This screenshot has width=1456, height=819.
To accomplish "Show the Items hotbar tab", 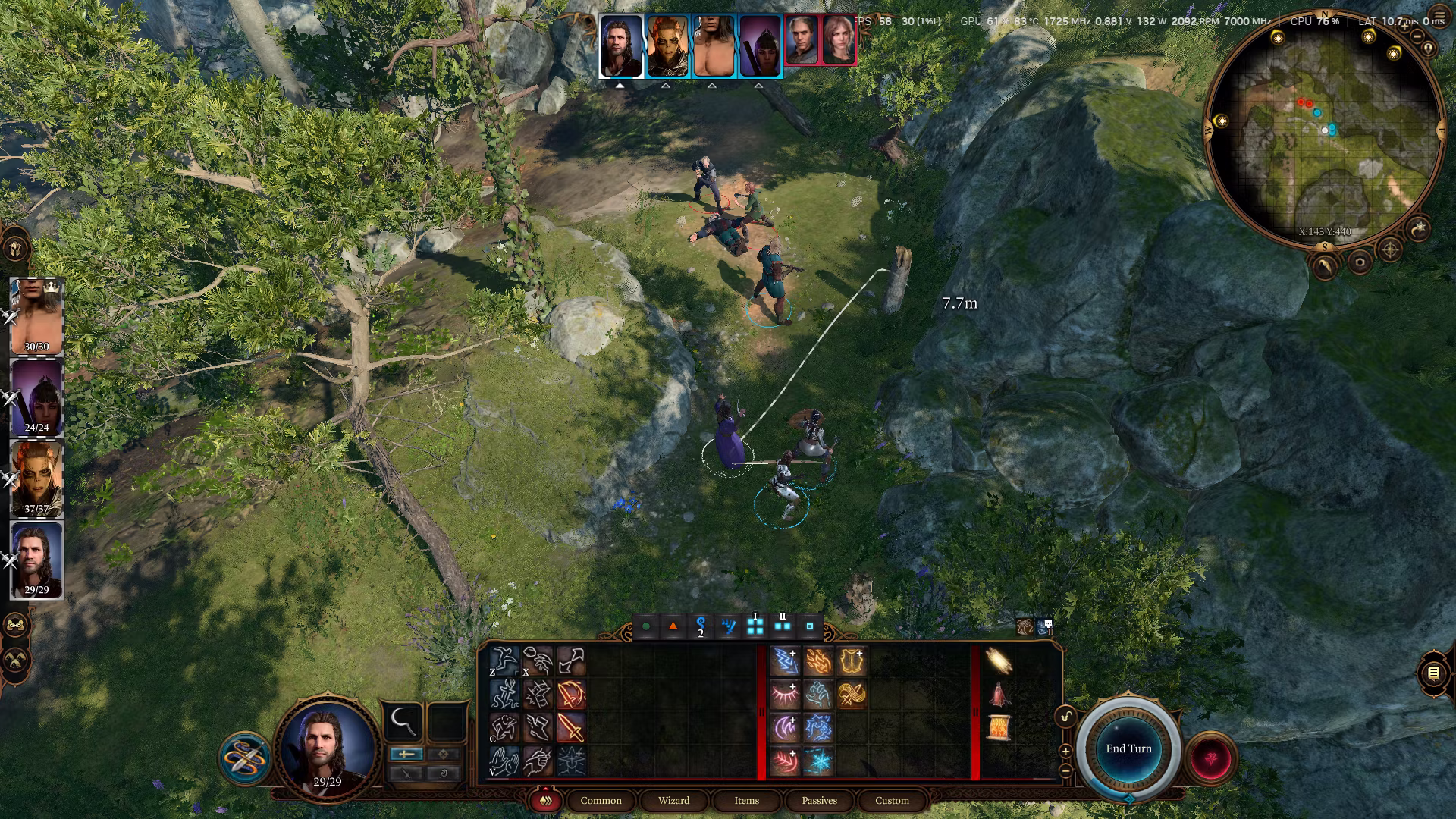I will 746,800.
